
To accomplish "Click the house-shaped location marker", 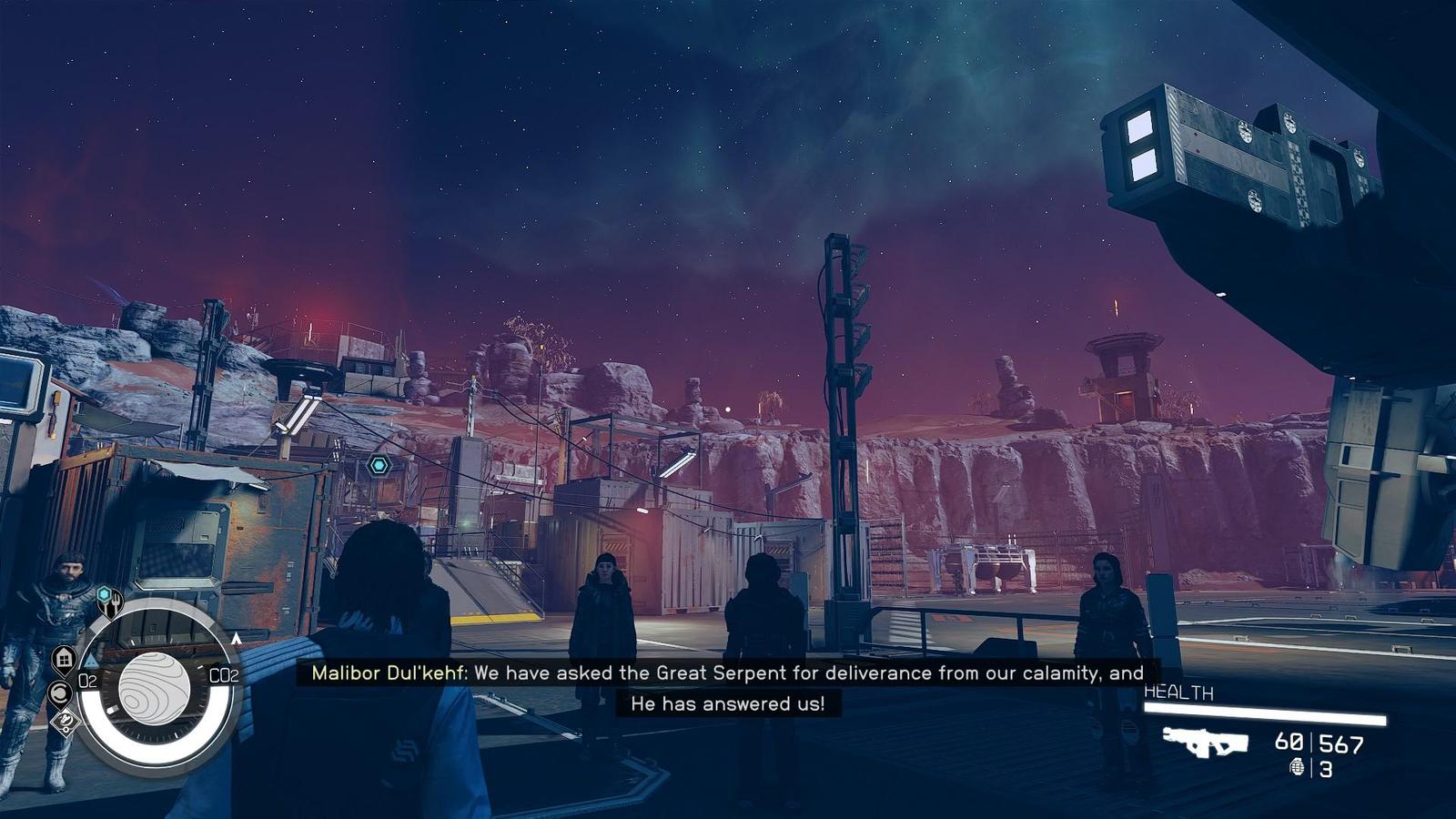I will click(x=64, y=657).
